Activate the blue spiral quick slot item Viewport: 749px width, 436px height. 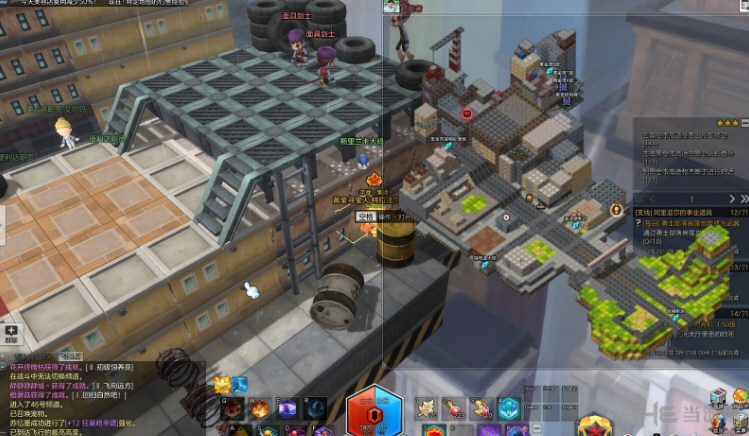pyautogui.click(x=508, y=408)
